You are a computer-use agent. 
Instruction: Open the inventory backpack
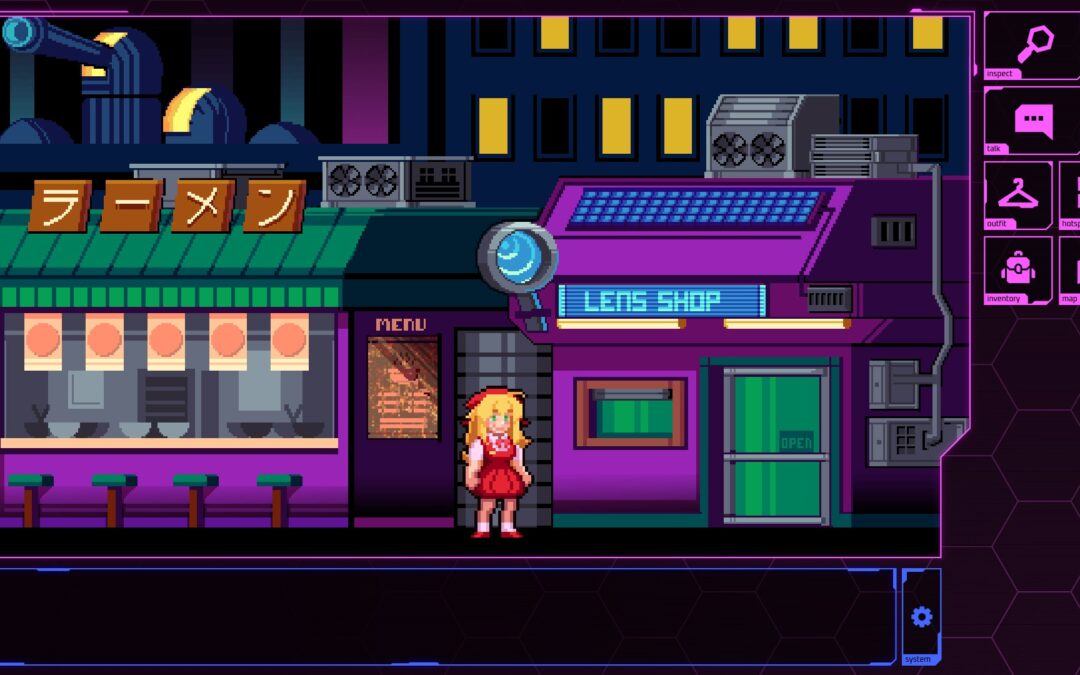coord(1018,268)
